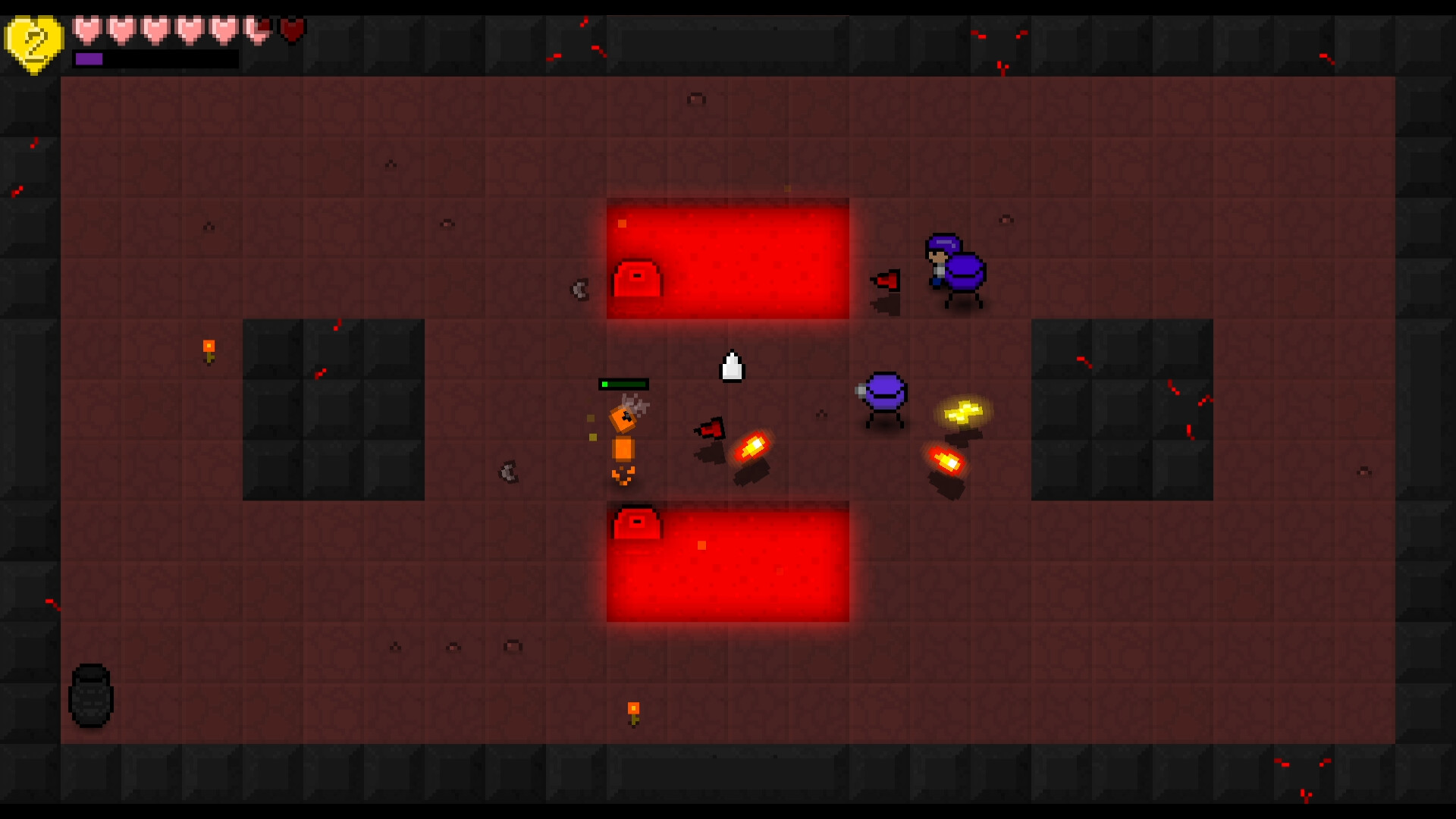
Task: Pick up the white tooth item
Action: point(731,366)
